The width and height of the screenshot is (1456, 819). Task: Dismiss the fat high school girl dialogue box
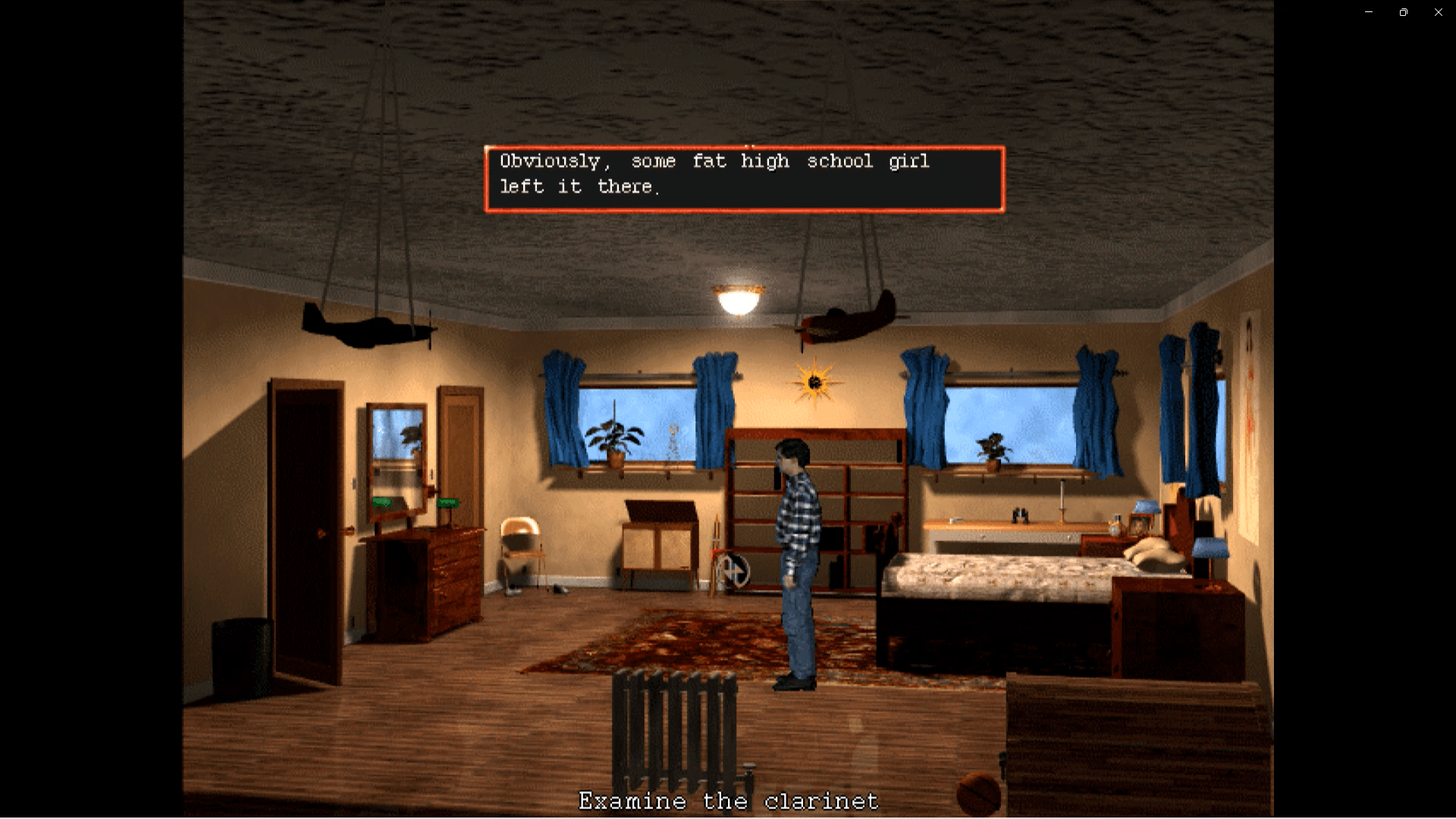[x=743, y=177]
